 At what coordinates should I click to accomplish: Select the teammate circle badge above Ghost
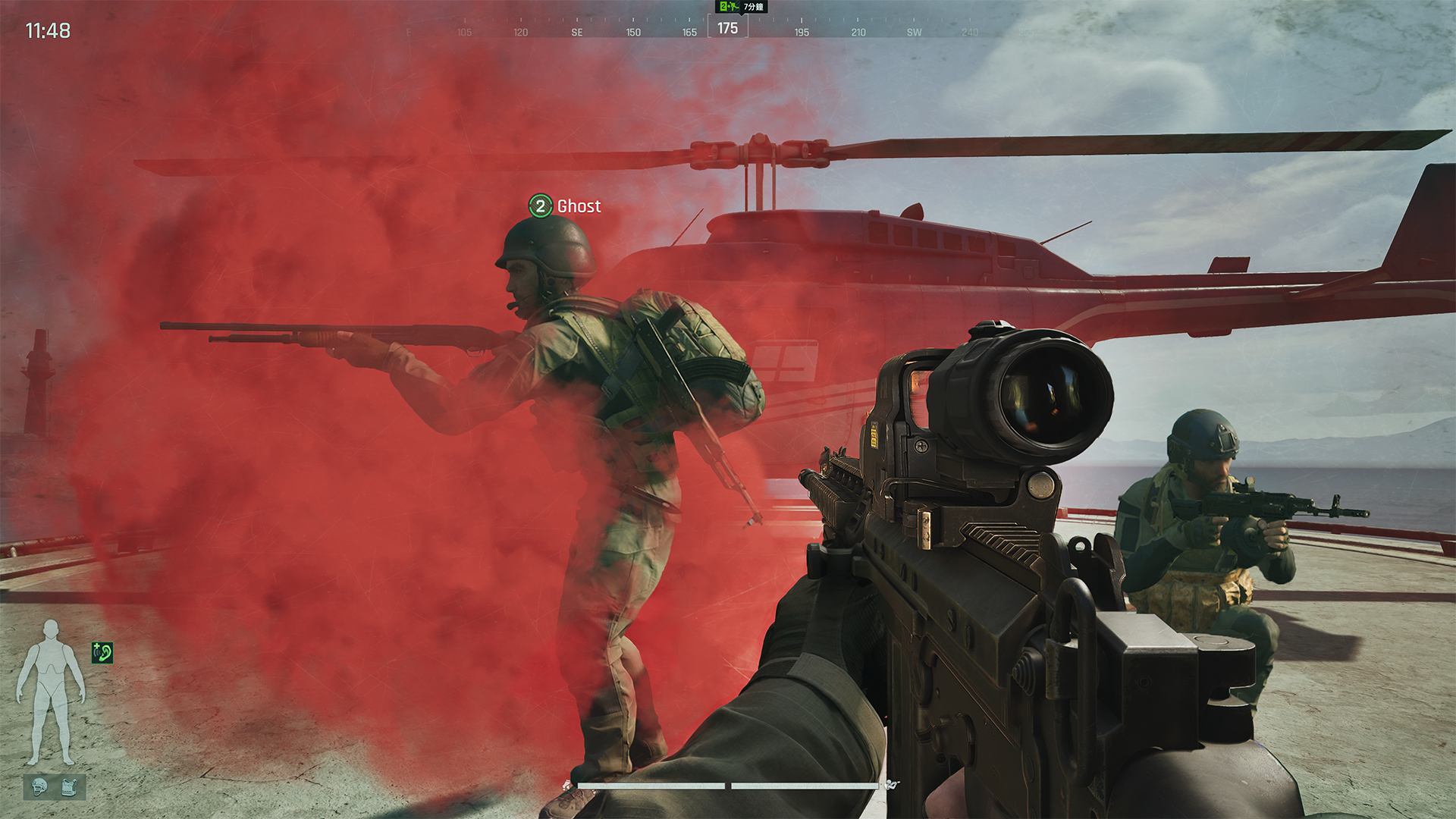(x=541, y=206)
